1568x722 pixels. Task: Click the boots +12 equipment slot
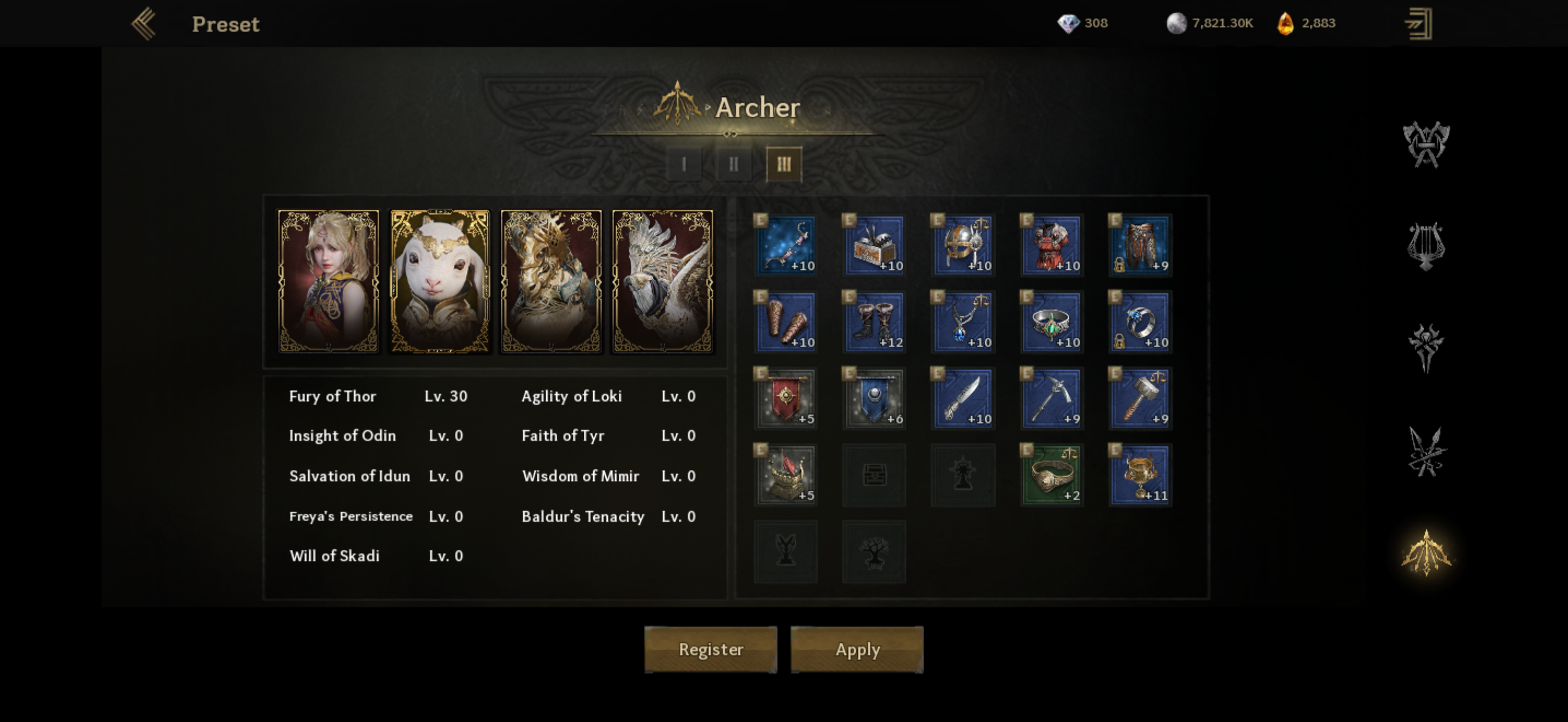(874, 322)
